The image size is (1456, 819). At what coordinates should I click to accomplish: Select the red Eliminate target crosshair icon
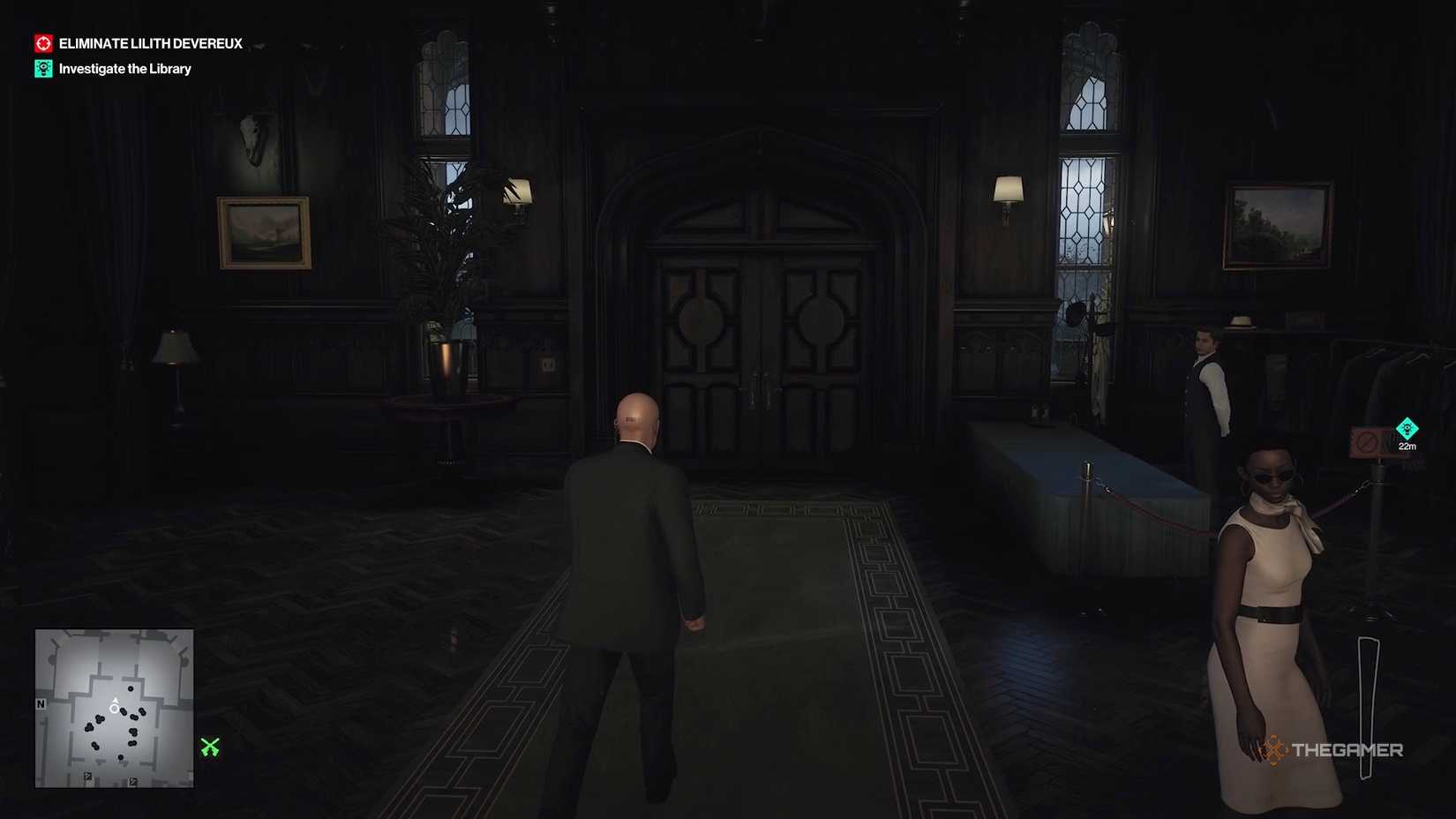(x=43, y=41)
